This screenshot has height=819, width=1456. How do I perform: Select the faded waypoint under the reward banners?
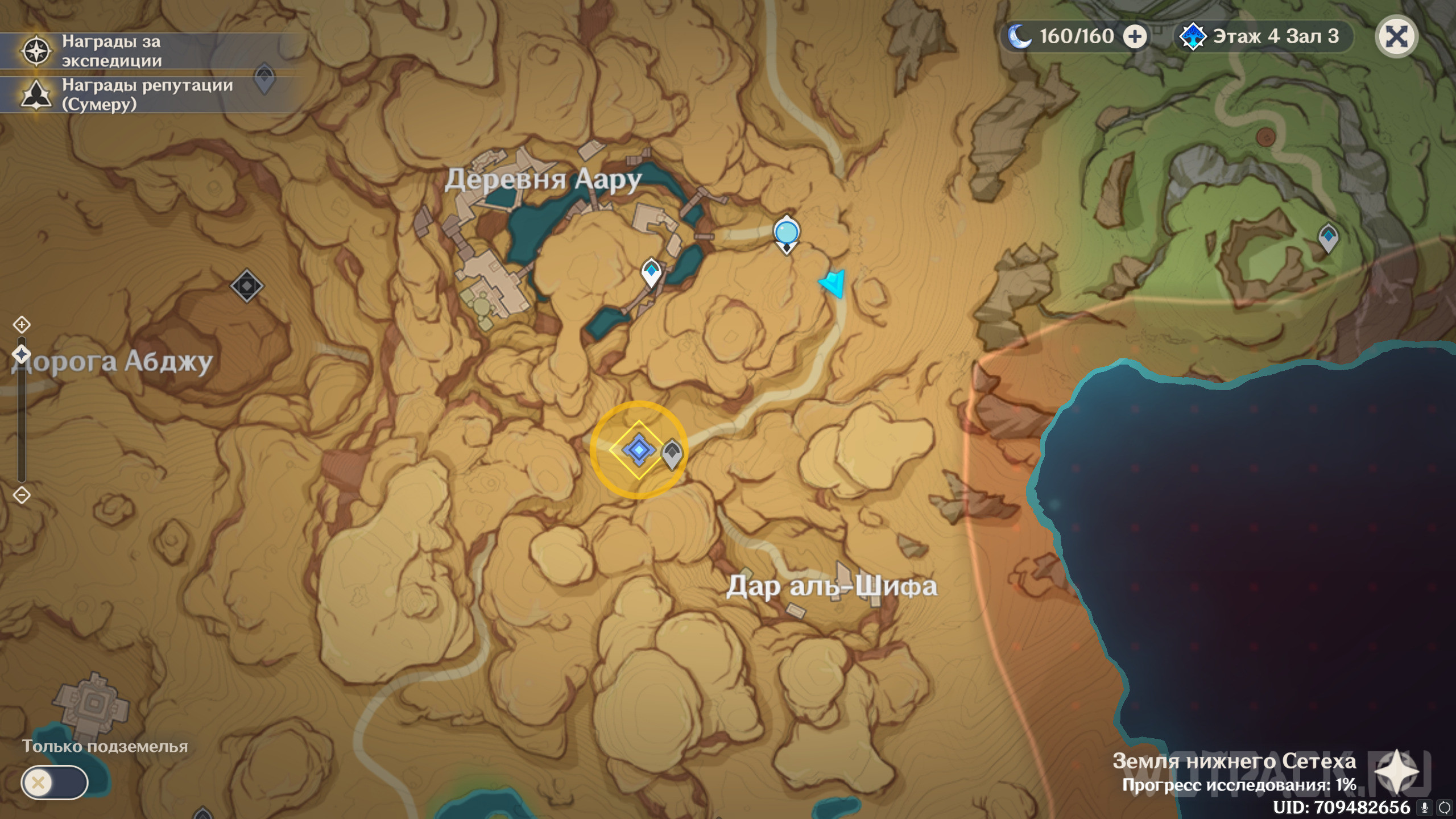264,78
